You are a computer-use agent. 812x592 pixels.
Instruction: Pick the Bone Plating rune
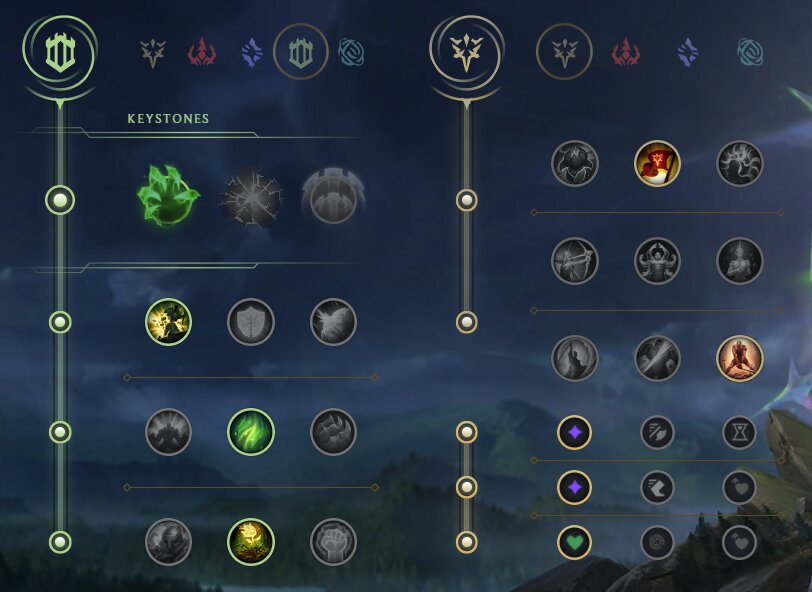click(x=333, y=432)
